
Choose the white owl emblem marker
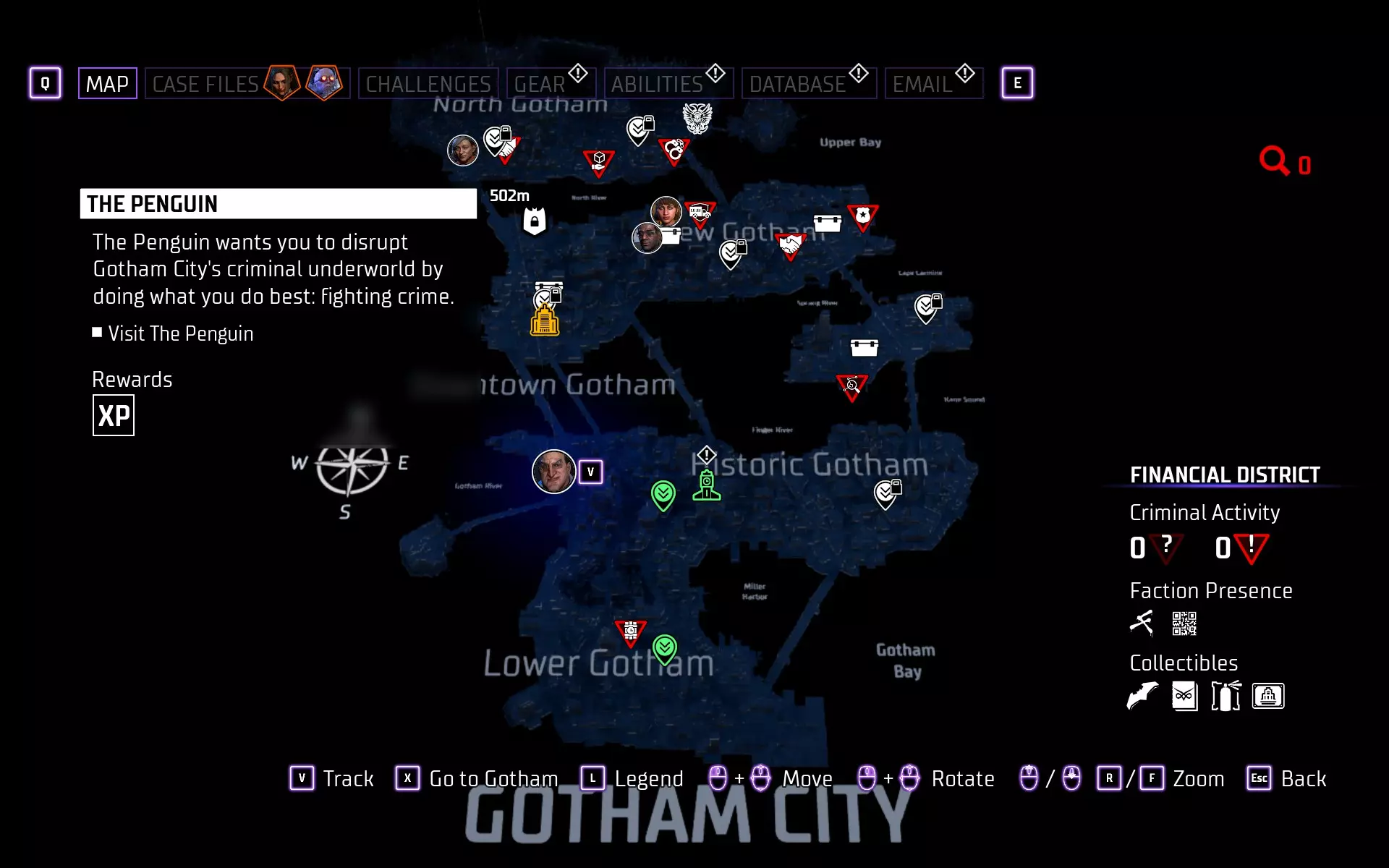tap(697, 118)
